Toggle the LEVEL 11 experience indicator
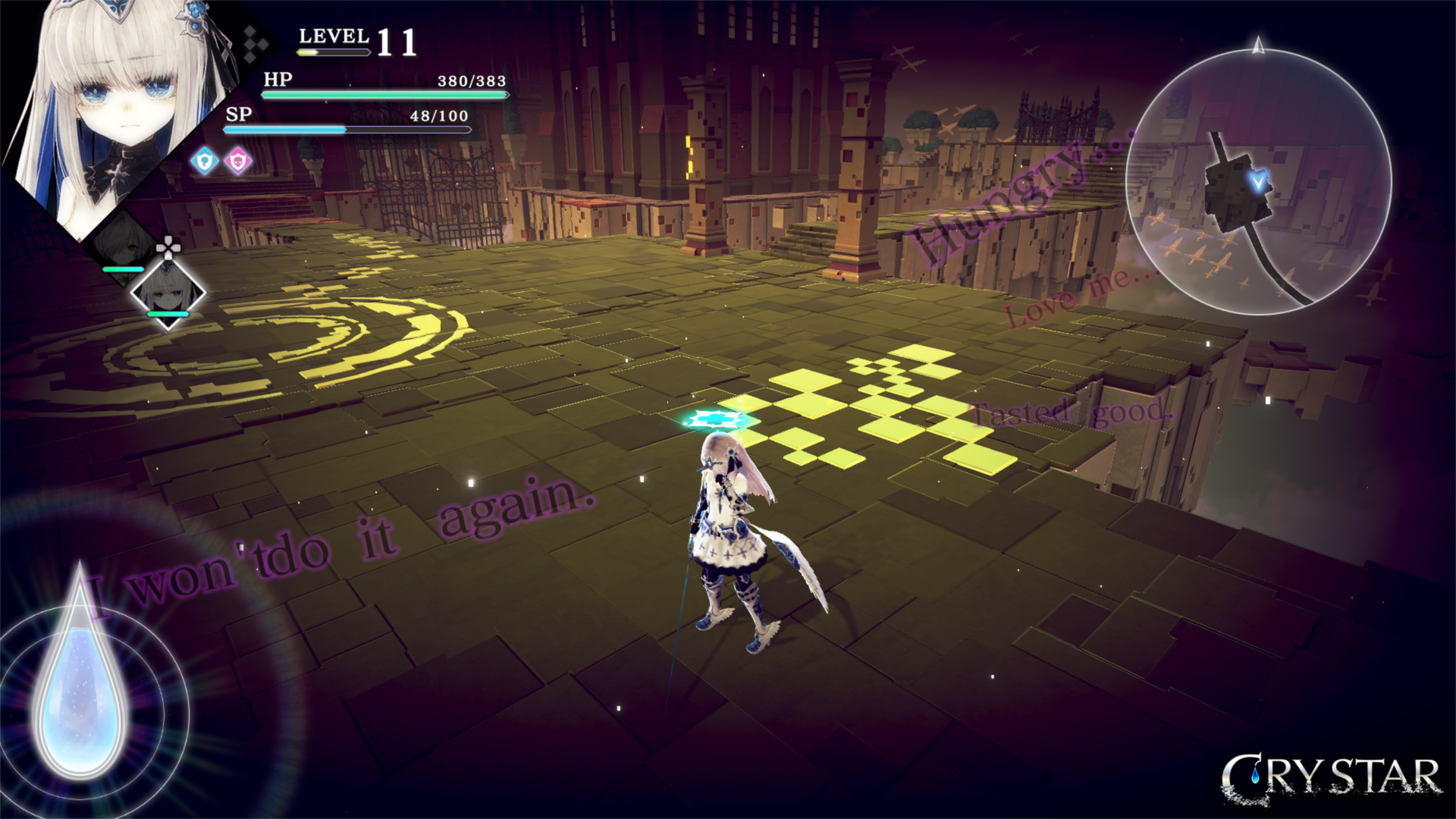This screenshot has width=1456, height=819. click(x=356, y=38)
